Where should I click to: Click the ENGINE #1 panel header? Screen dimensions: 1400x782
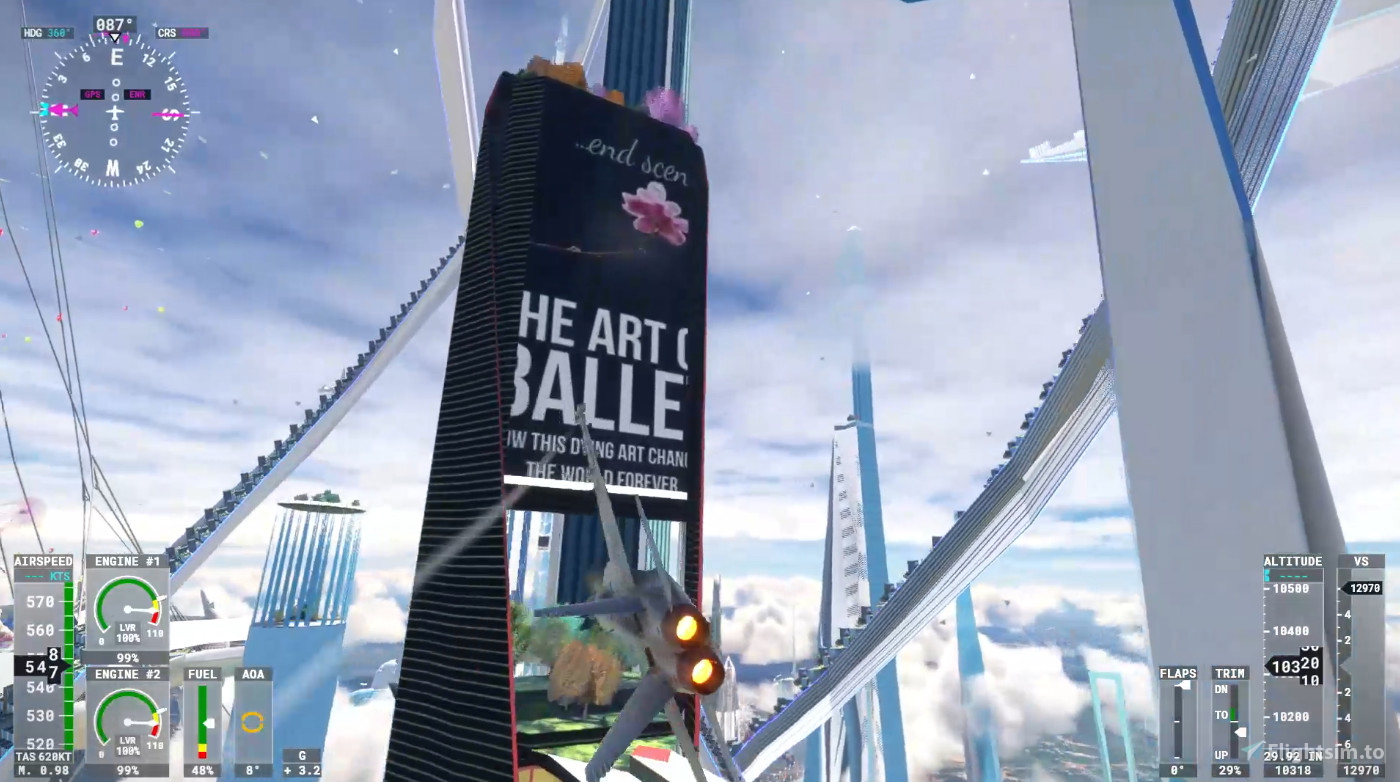click(128, 561)
